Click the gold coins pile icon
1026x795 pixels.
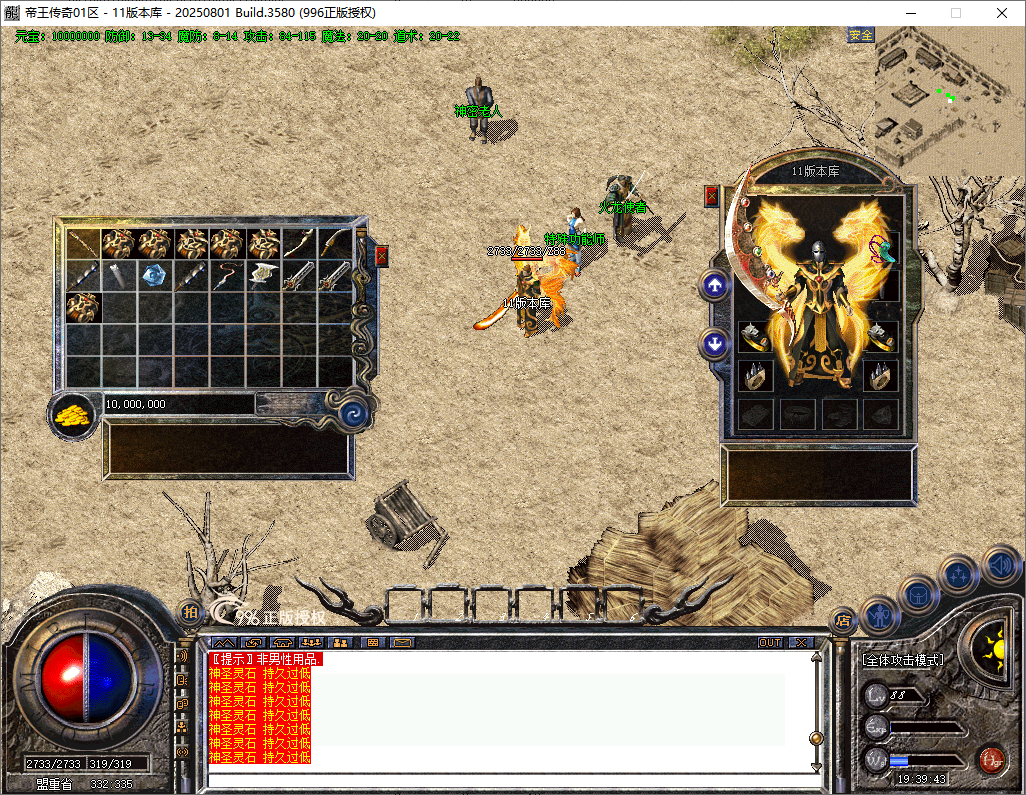[72, 413]
